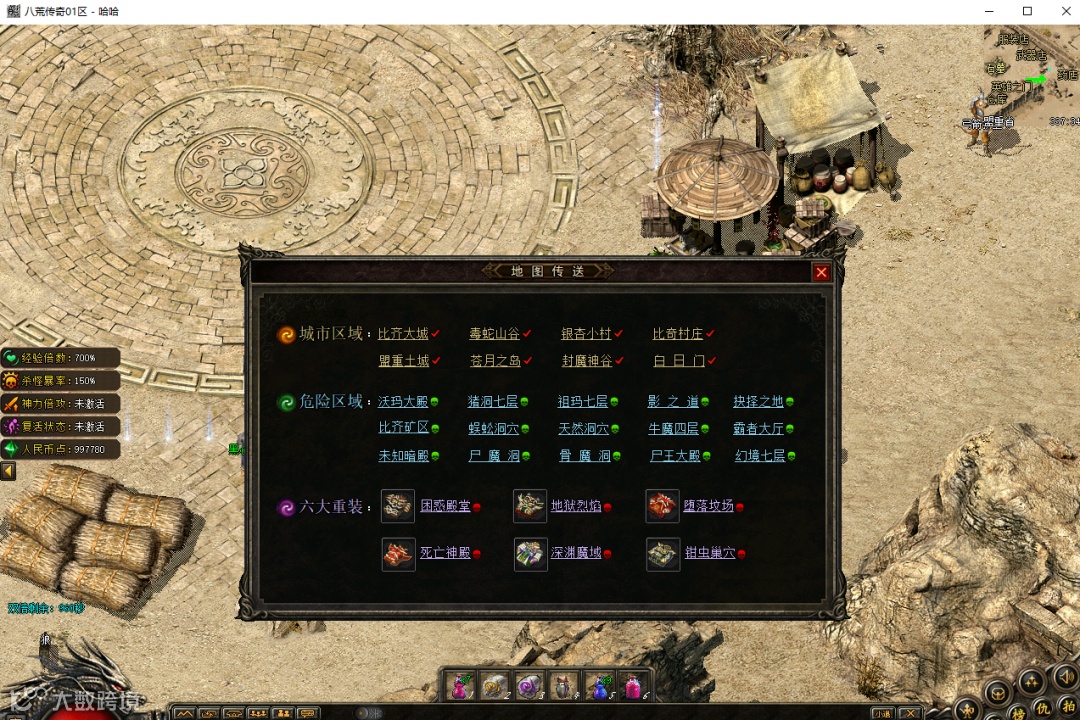Image resolution: width=1080 pixels, height=720 pixels.
Task: Teleport to 猪洞七层
Action: [493, 402]
